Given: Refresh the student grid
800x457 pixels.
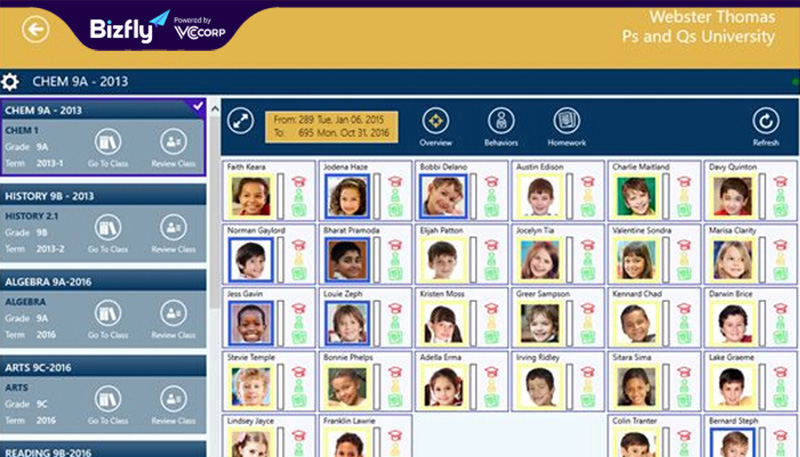Looking at the screenshot, I should [x=766, y=126].
